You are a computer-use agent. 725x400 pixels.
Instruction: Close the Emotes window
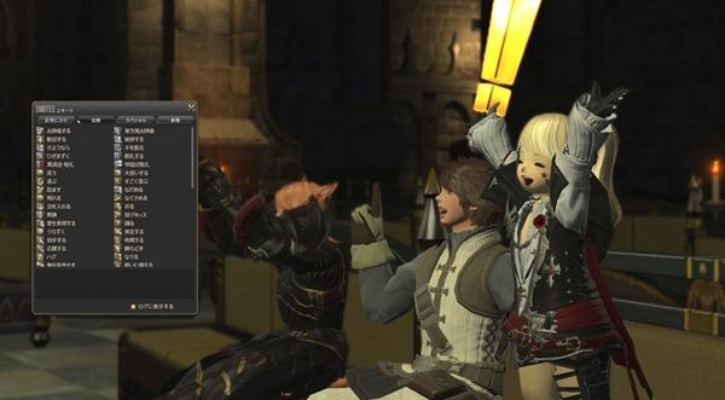click(191, 107)
